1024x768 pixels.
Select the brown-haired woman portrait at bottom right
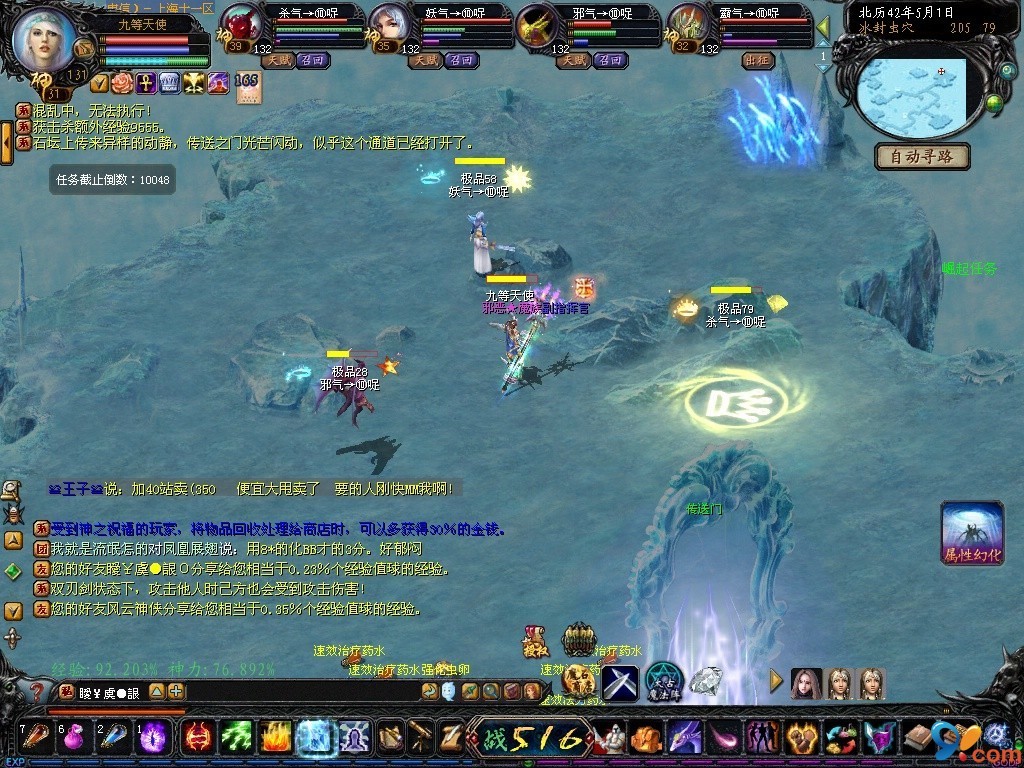pyautogui.click(x=806, y=683)
